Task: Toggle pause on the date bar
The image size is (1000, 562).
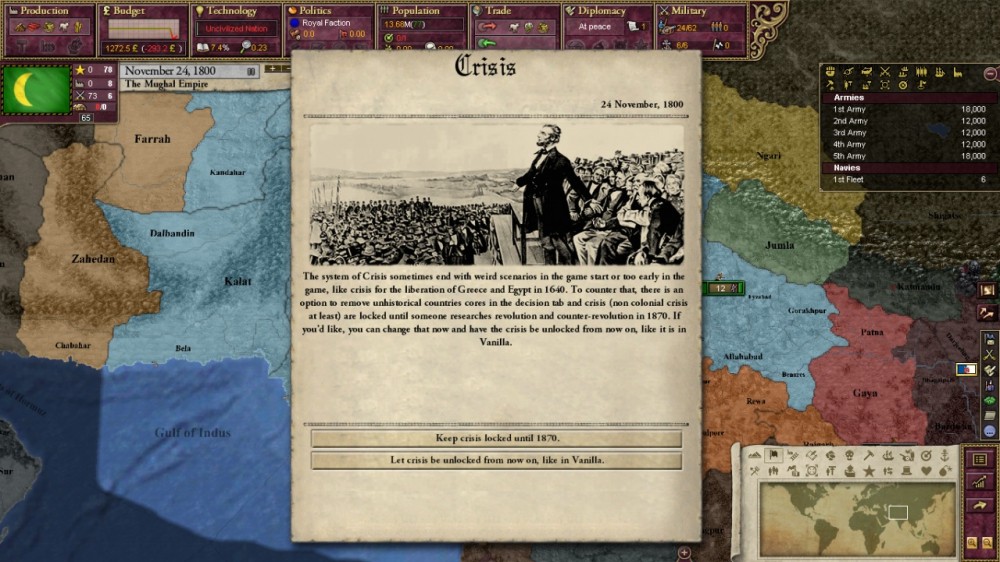Action: [x=252, y=71]
